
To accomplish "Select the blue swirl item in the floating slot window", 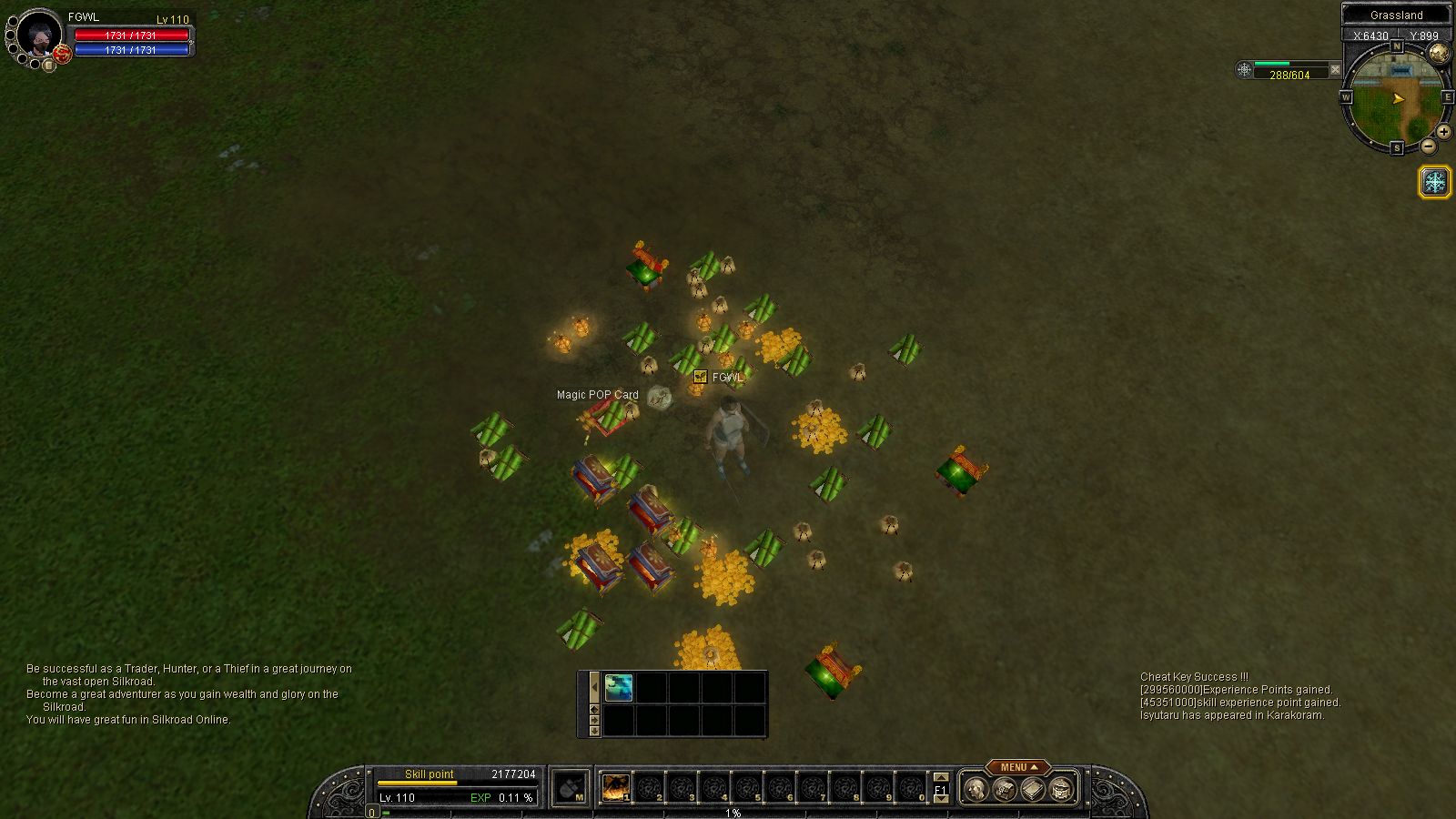I will click(619, 687).
